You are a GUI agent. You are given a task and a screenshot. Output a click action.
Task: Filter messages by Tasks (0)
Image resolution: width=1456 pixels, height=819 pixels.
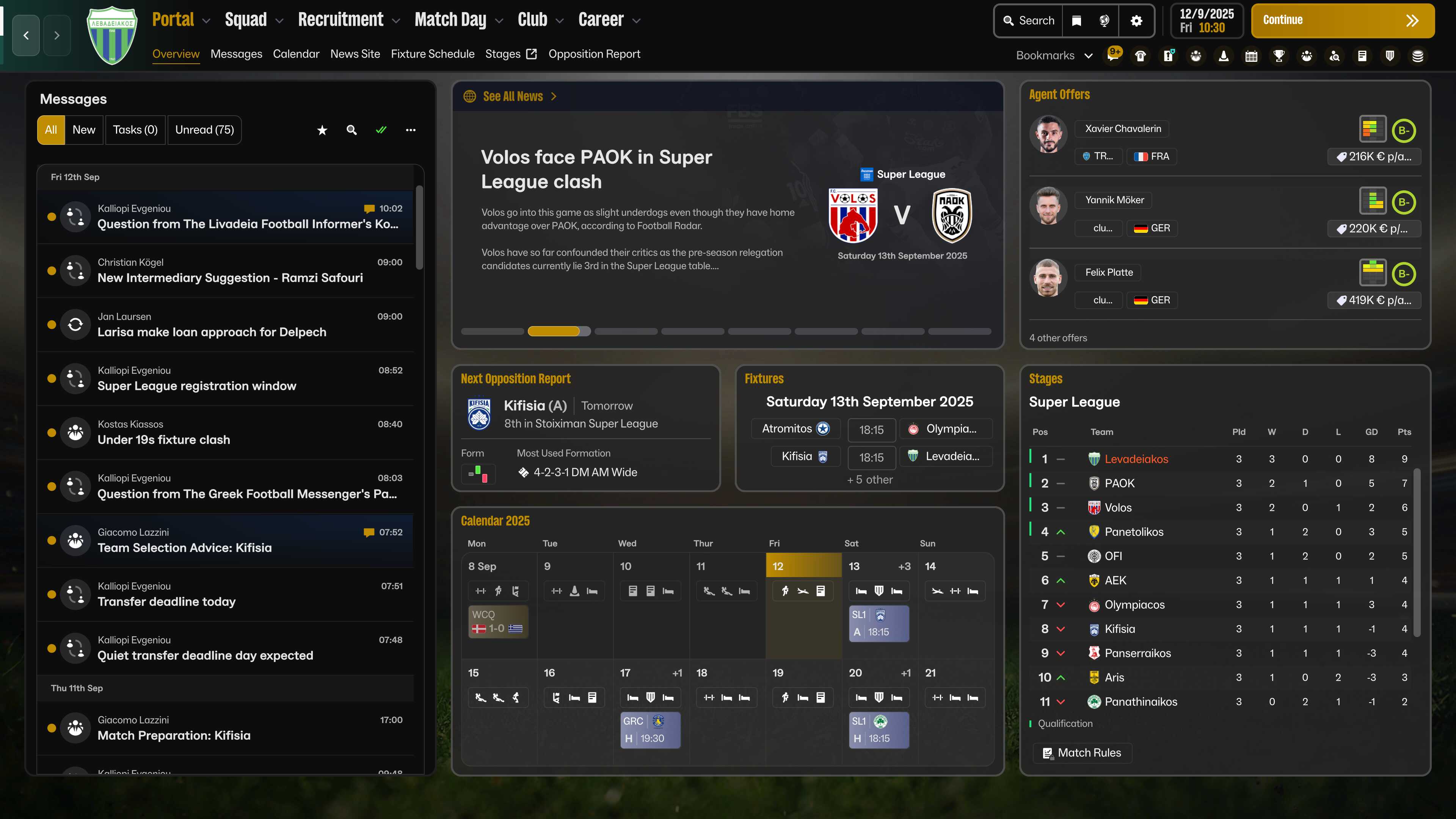pos(135,130)
